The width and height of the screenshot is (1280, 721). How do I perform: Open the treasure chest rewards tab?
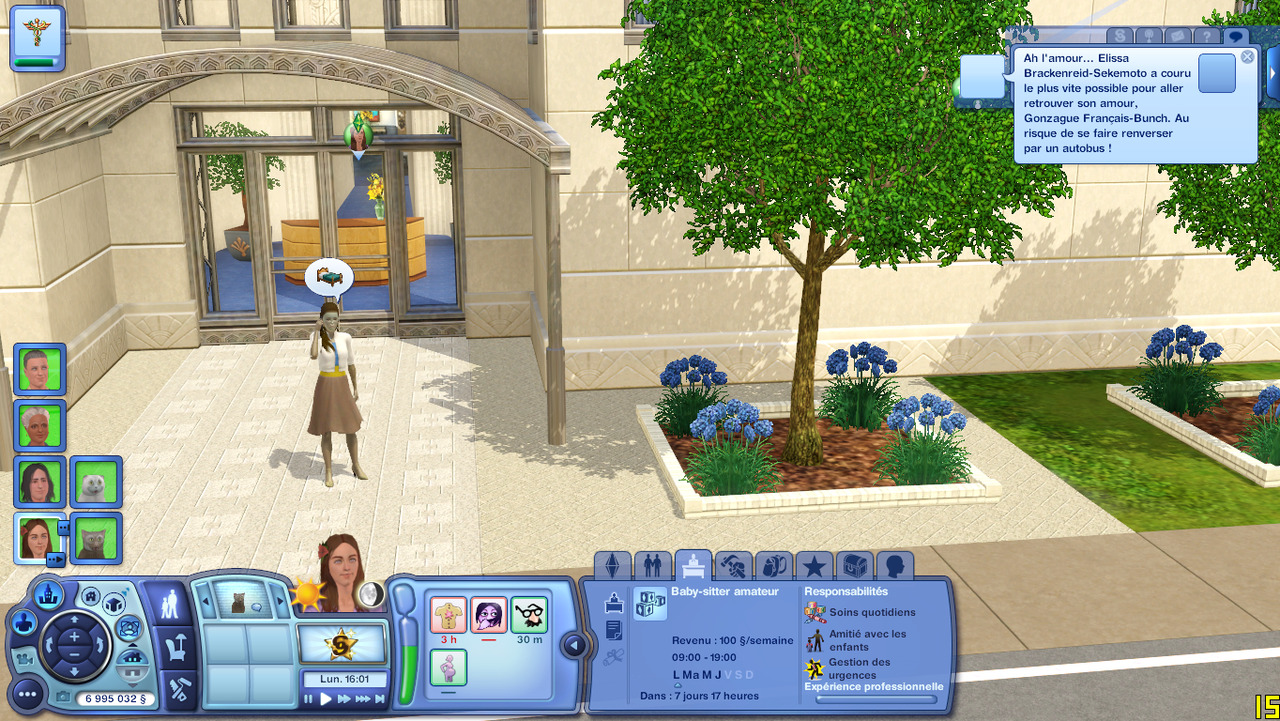point(854,566)
